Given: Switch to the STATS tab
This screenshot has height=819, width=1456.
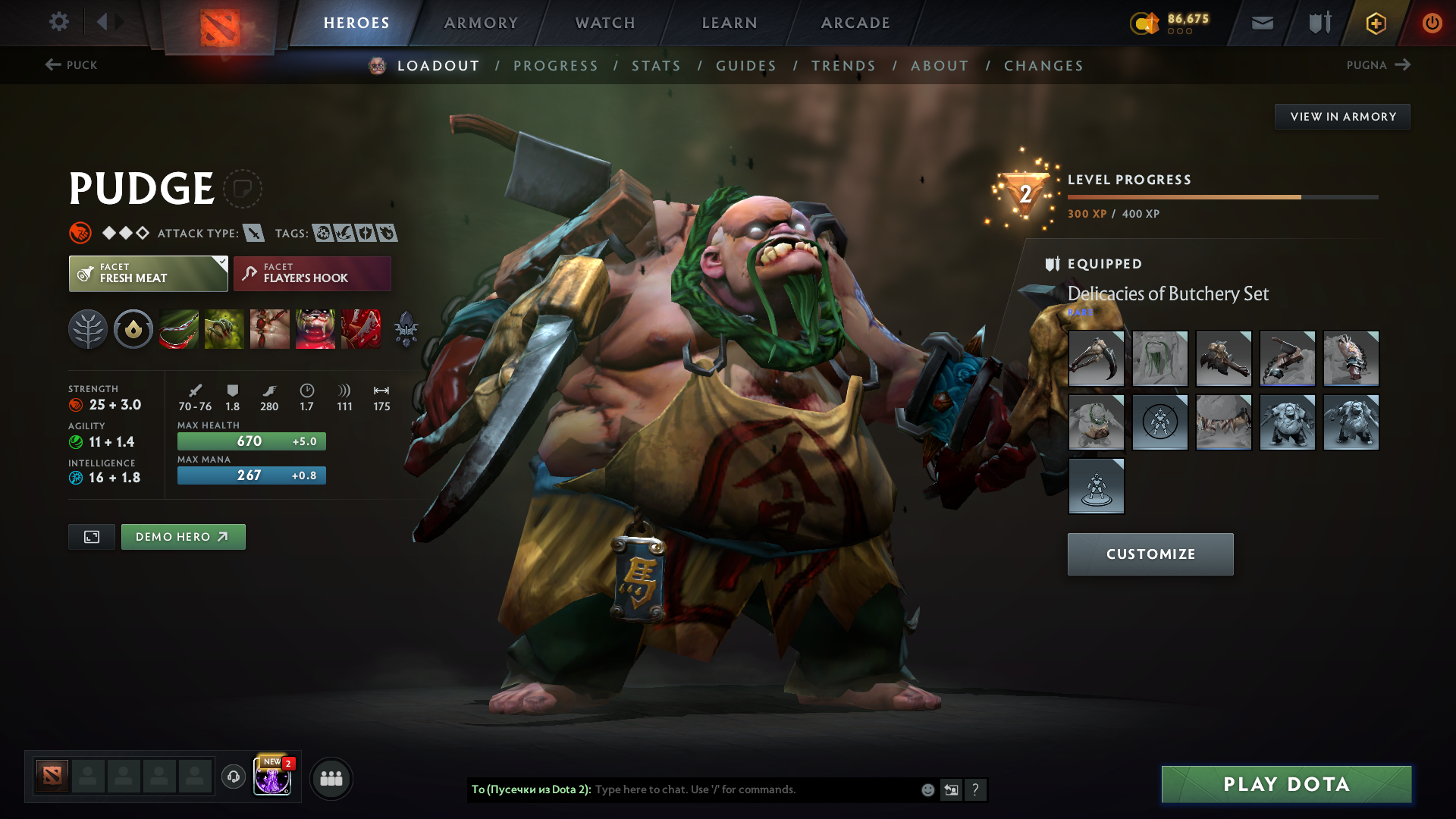Looking at the screenshot, I should point(657,66).
